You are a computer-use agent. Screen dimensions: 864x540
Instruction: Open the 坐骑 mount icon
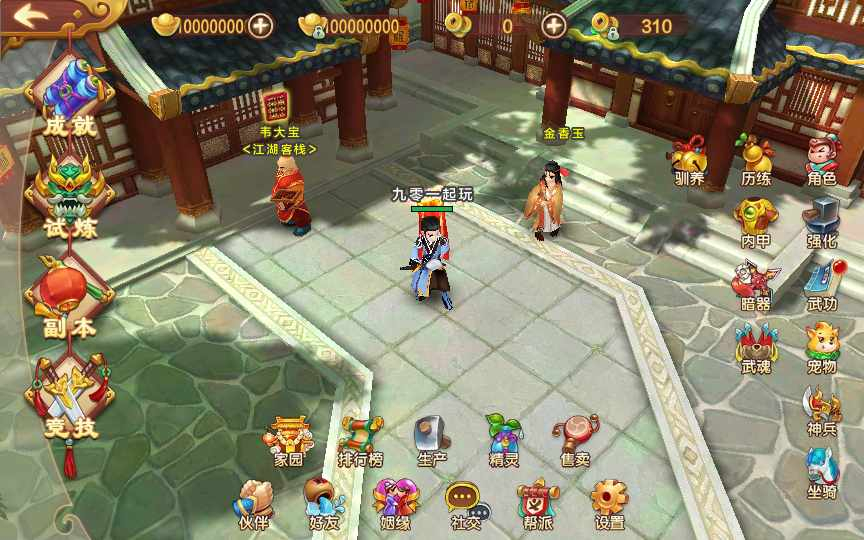click(821, 472)
